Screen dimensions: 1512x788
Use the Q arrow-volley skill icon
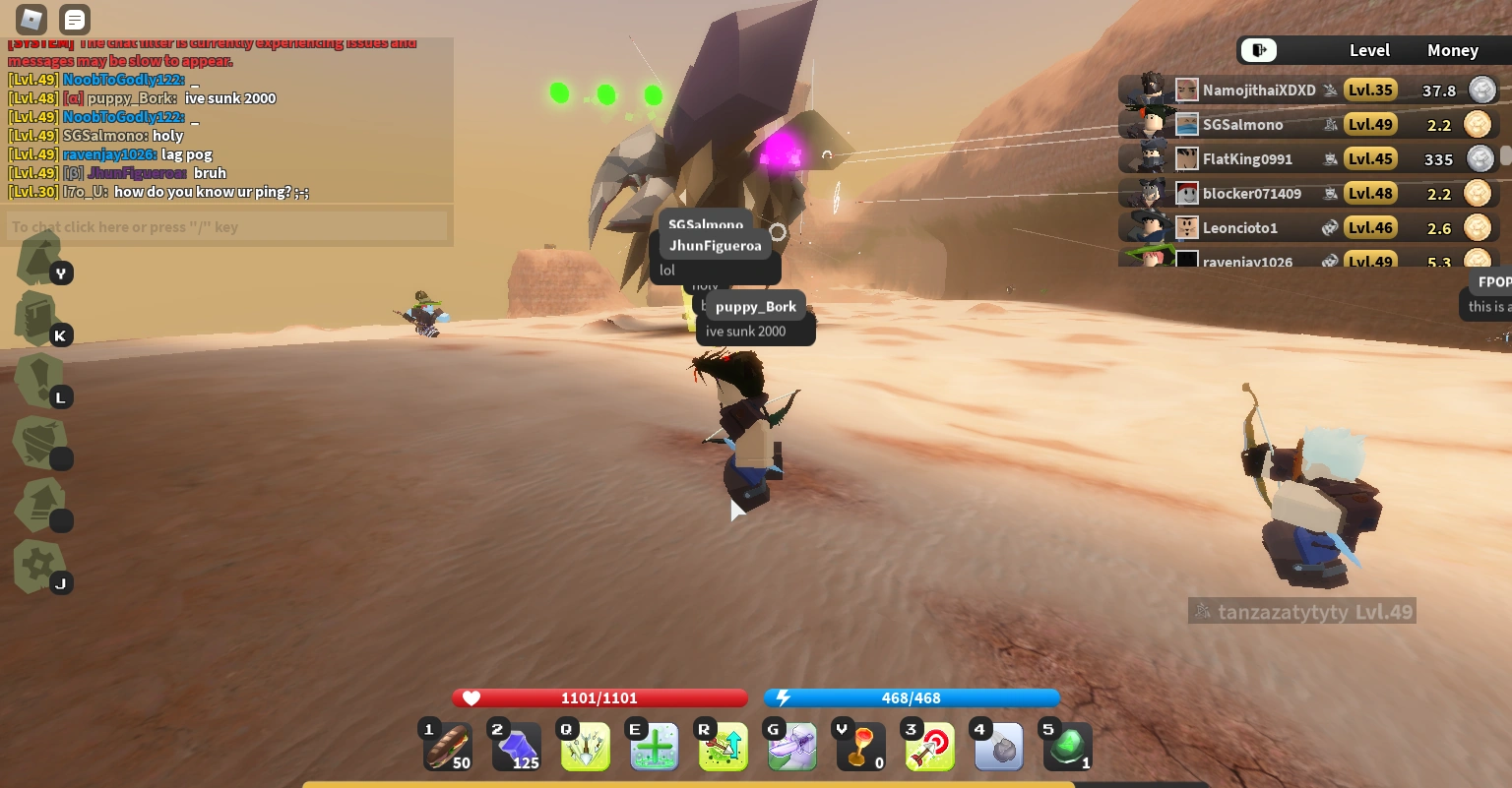pos(585,746)
